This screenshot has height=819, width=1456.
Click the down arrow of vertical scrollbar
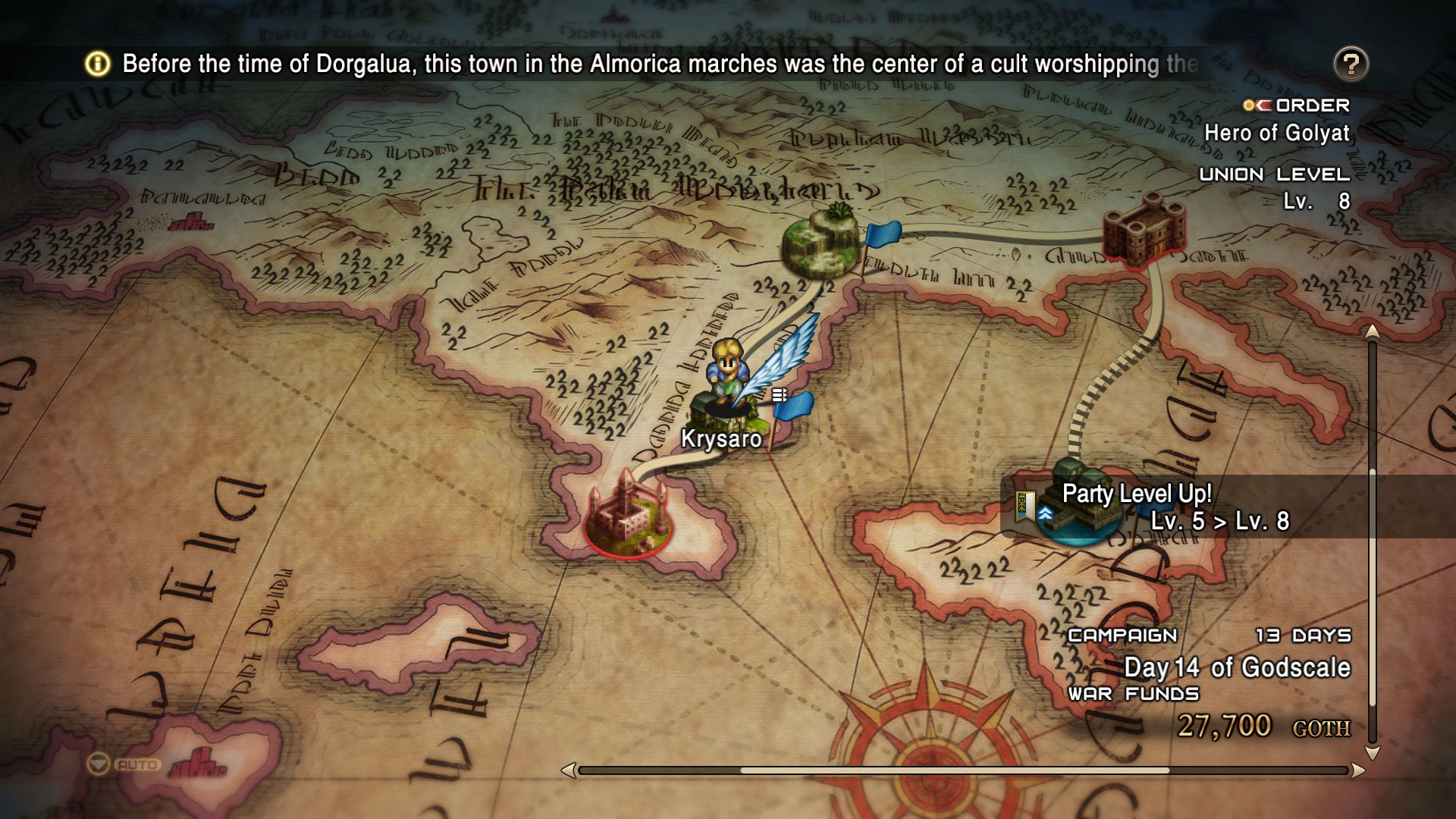pyautogui.click(x=1372, y=753)
